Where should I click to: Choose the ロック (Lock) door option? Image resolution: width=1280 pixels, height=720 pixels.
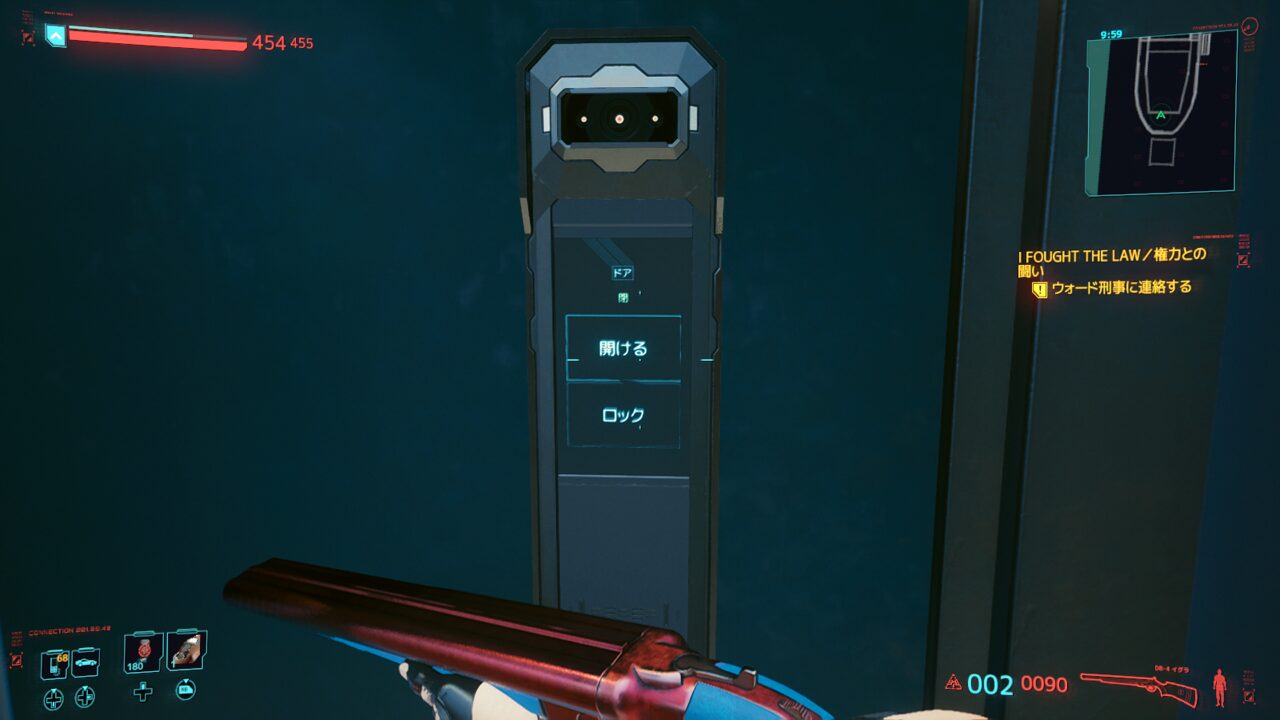coord(623,415)
